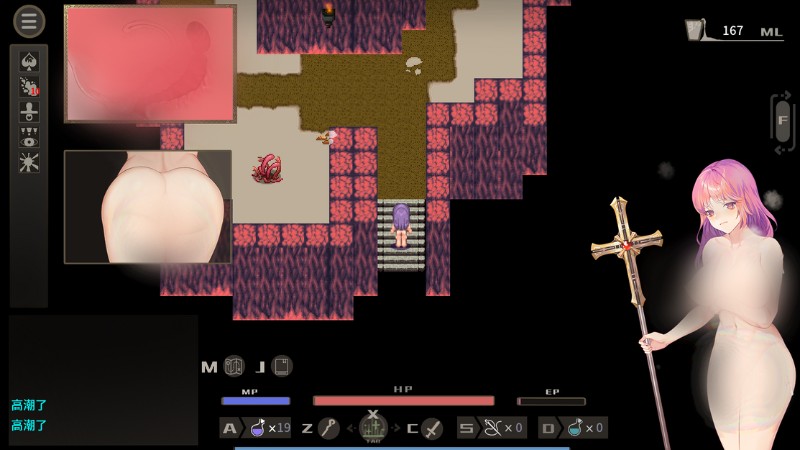Activate the staff skill icon
The height and width of the screenshot is (450, 800).
(x=328, y=428)
